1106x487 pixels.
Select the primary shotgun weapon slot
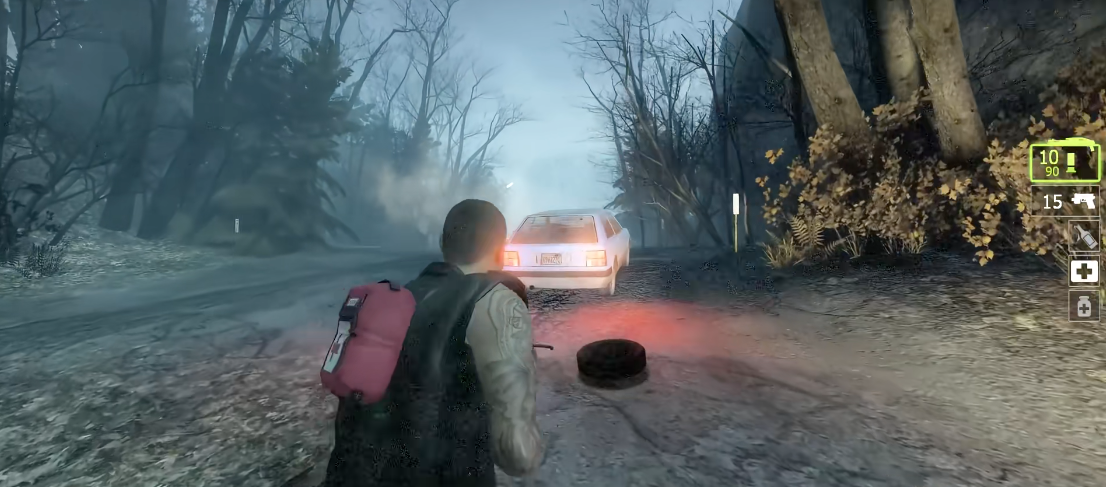tap(1065, 162)
